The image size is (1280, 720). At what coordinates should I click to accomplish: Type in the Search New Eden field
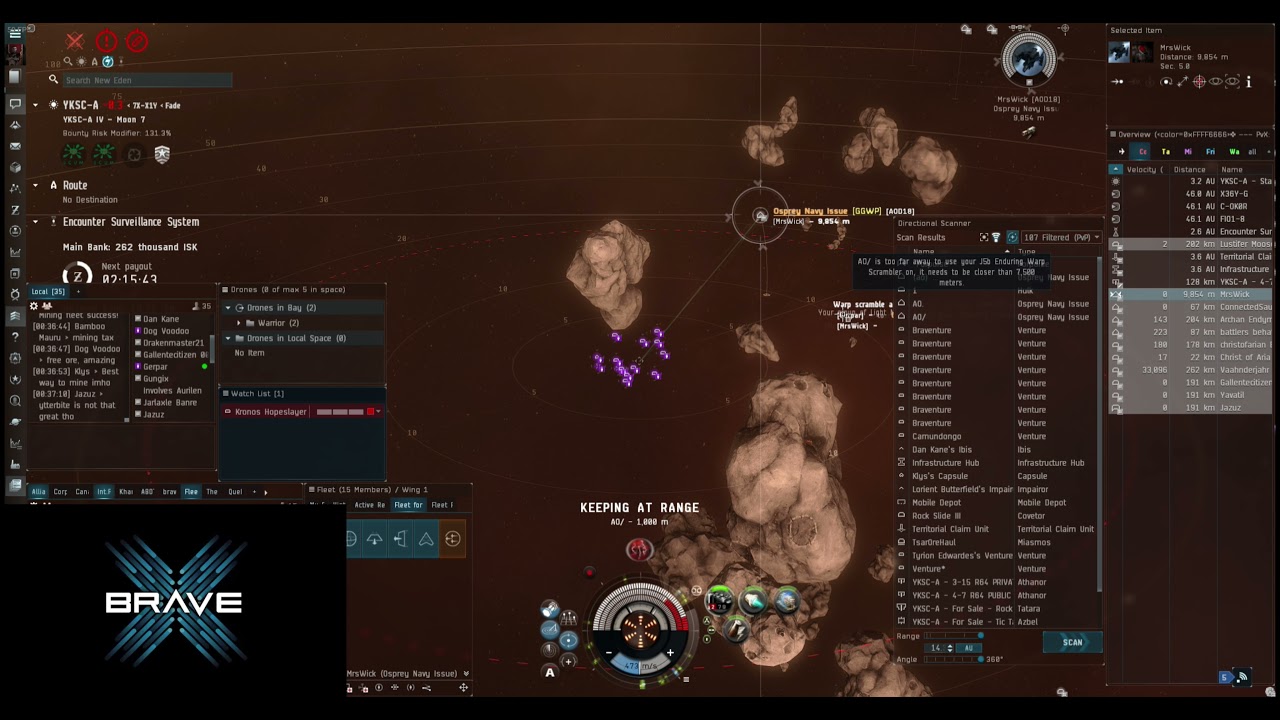148,80
